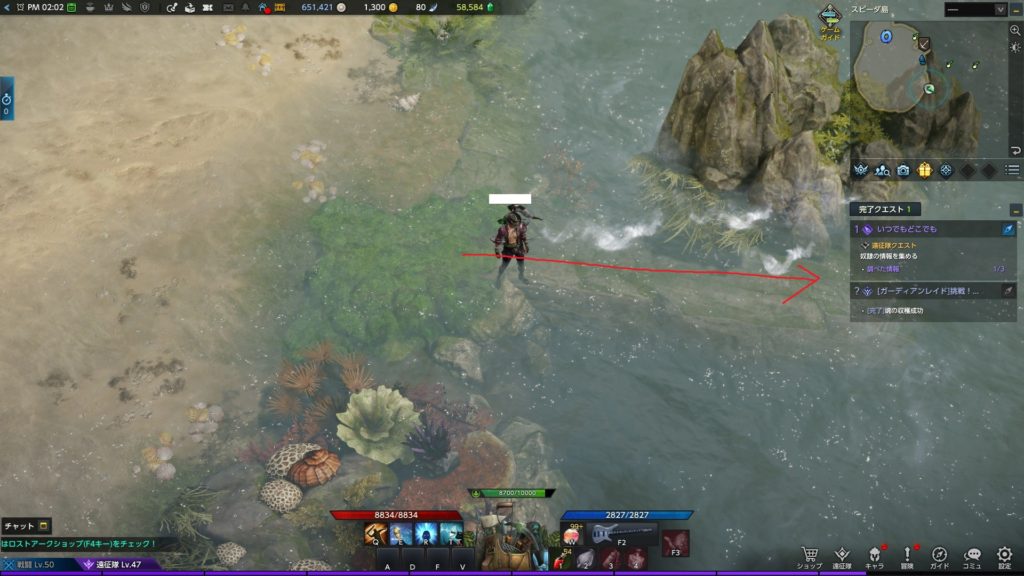Use the guitar instrument F2 slot
Image resolution: width=1024 pixels, height=576 pixels.
click(x=611, y=534)
